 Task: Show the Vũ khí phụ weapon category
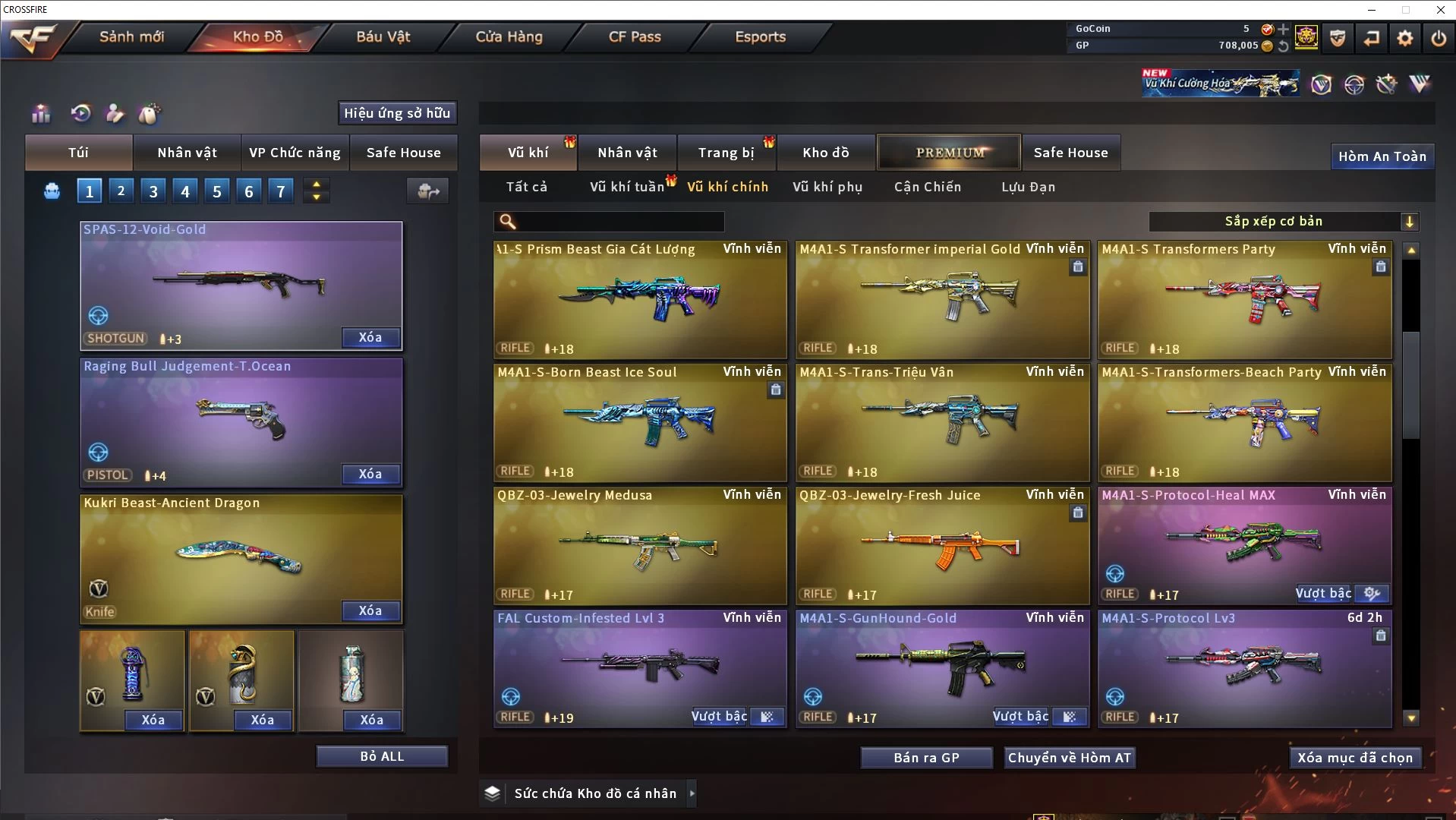click(x=827, y=187)
